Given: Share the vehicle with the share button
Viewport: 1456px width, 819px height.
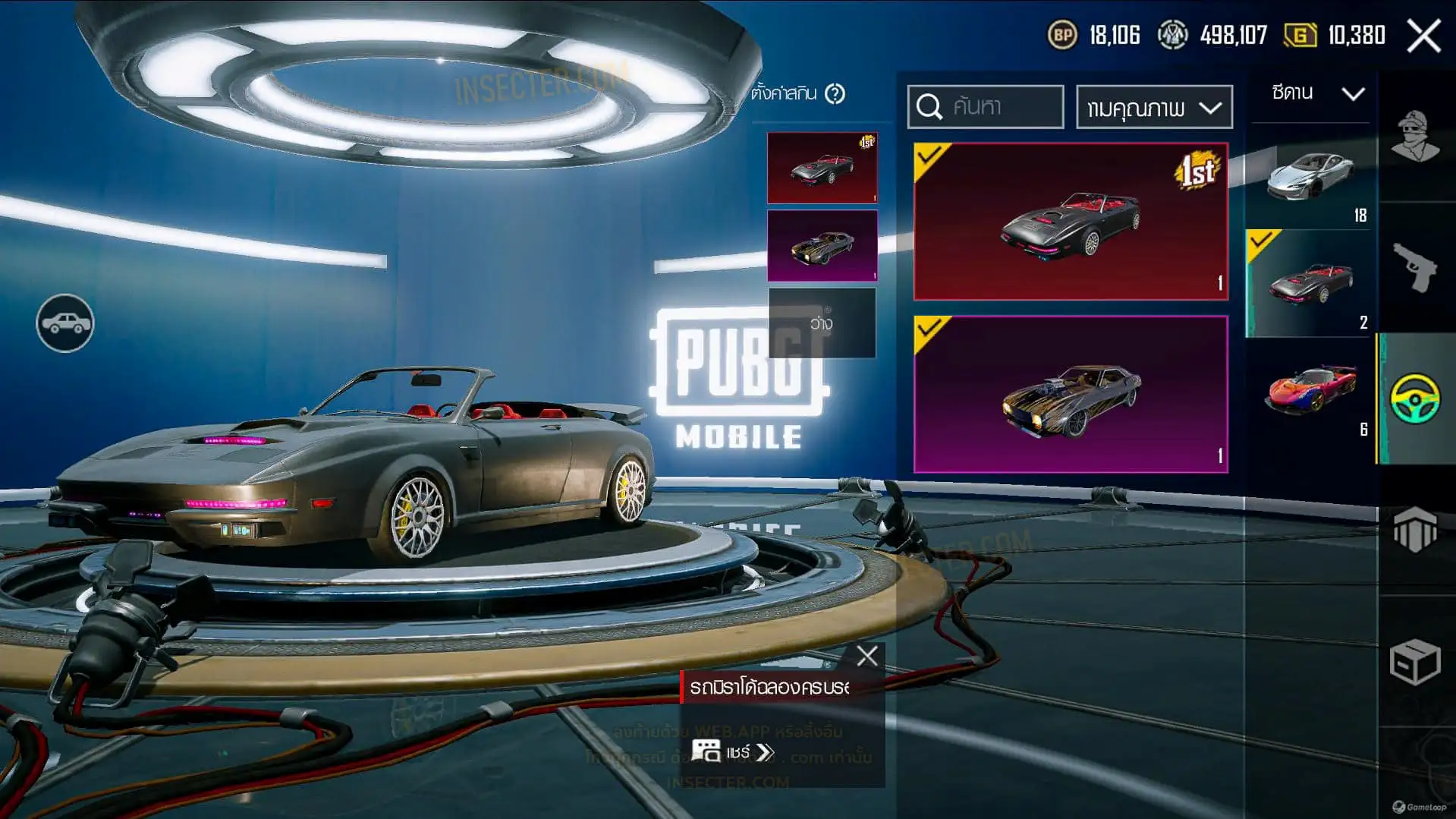Looking at the screenshot, I should (733, 752).
